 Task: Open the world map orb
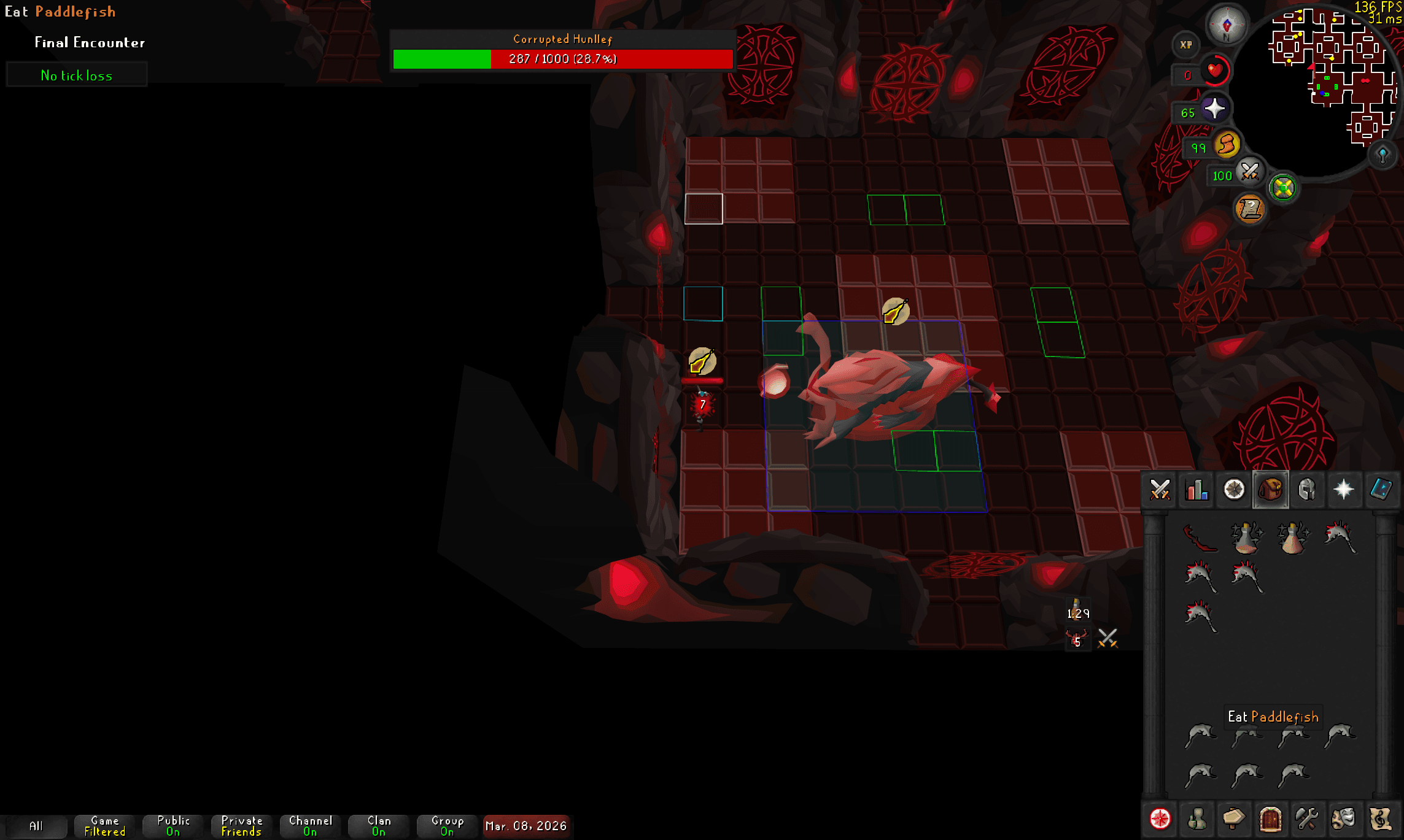tap(1383, 154)
